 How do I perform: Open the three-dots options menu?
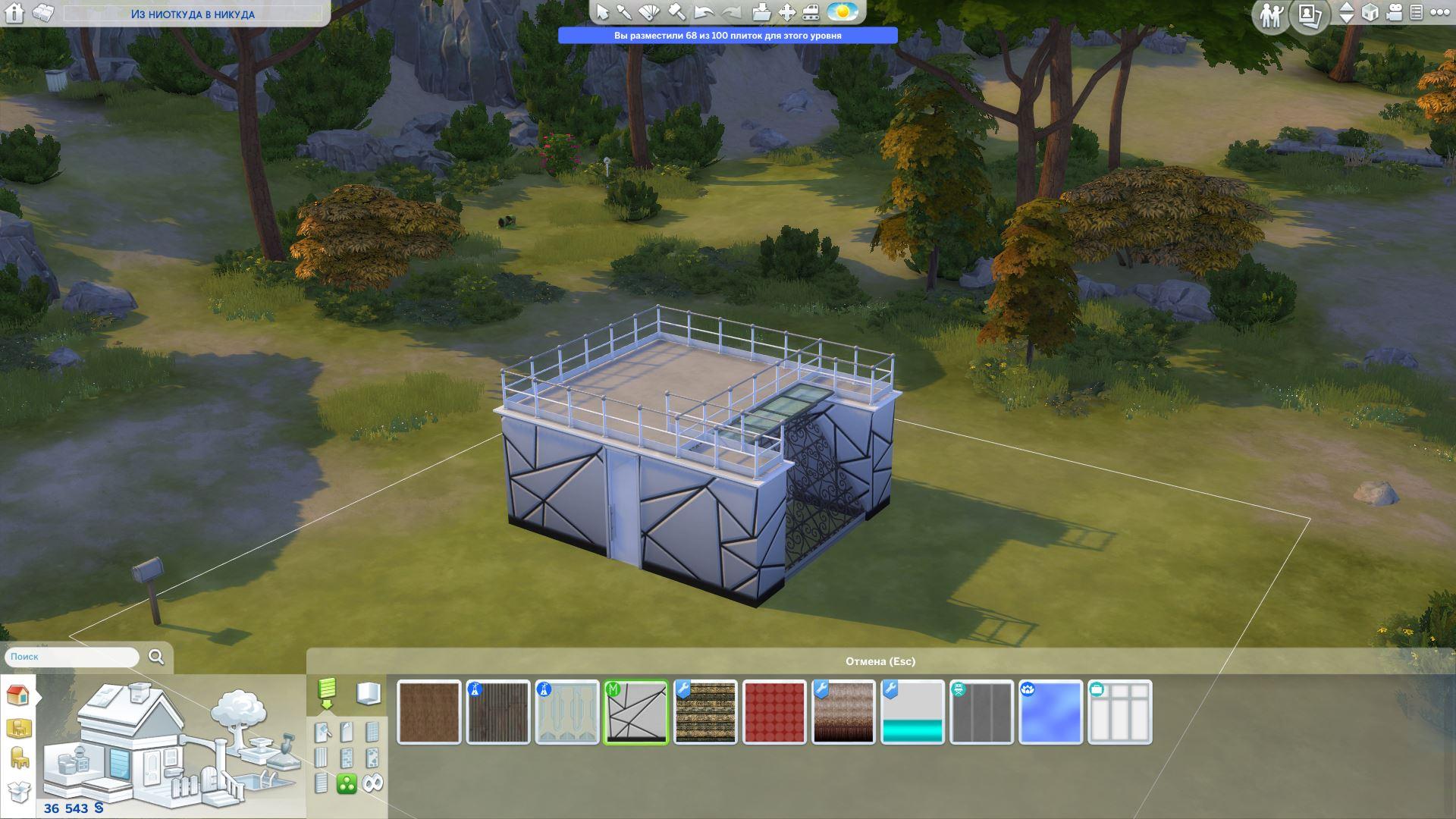point(1439,12)
